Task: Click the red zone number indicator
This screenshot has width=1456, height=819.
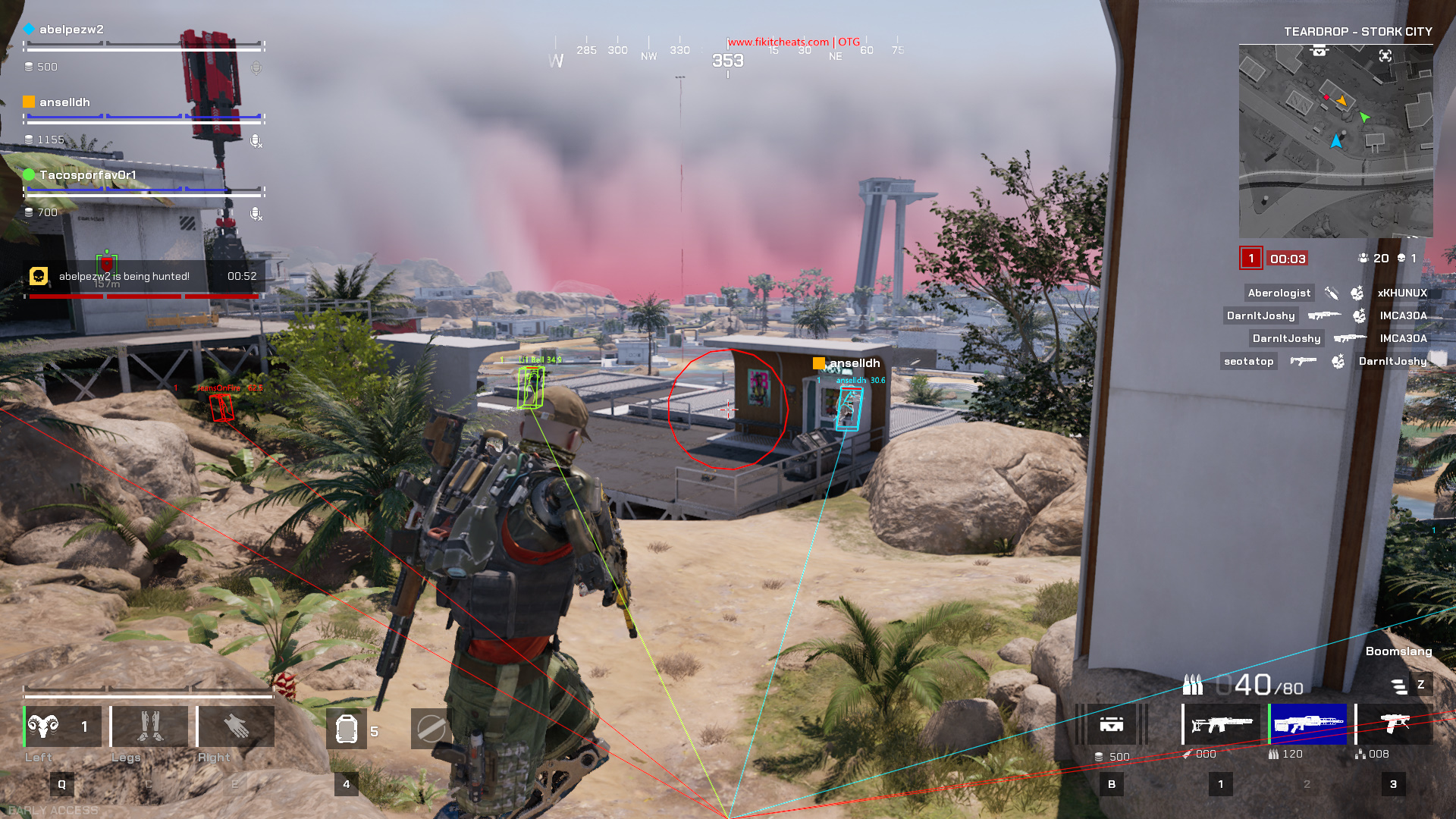Action: 1251,259
